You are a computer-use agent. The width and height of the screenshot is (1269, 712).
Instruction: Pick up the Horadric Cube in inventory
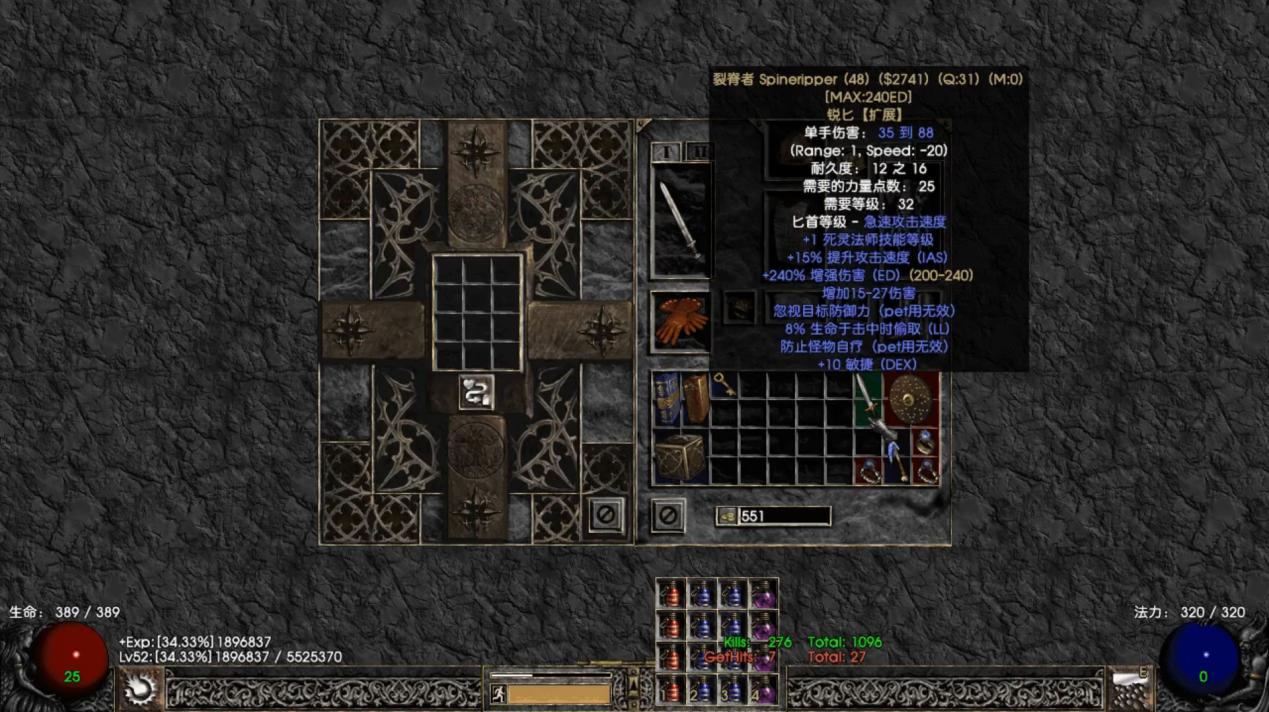pyautogui.click(x=680, y=458)
